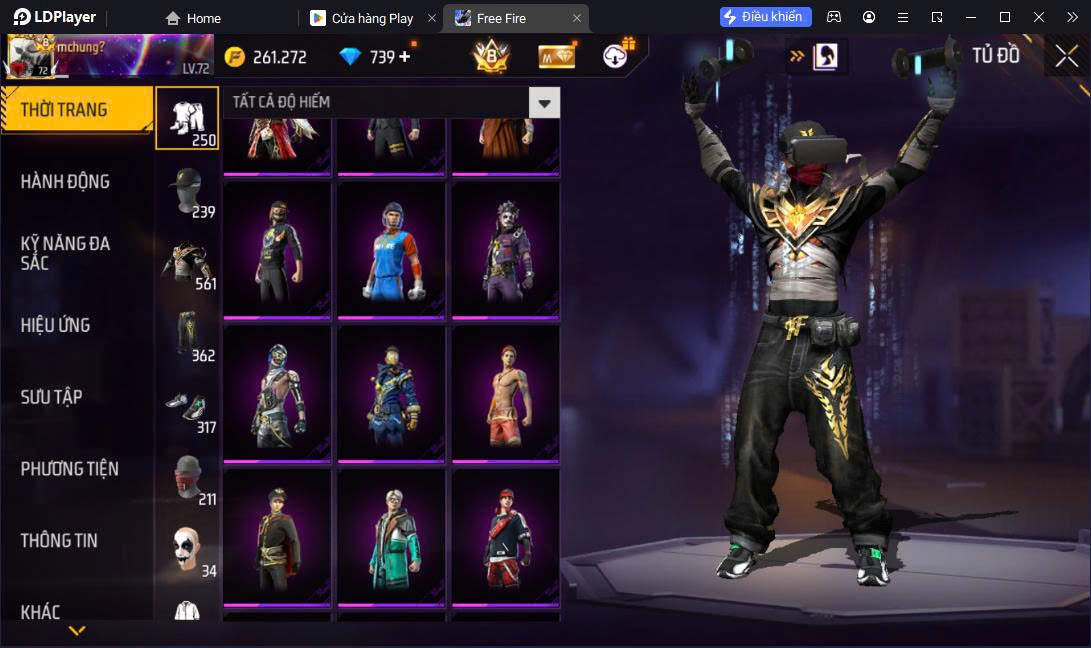1091x648 pixels.
Task: Close the Tủ Đồ wardrobe screen
Action: 1066,56
